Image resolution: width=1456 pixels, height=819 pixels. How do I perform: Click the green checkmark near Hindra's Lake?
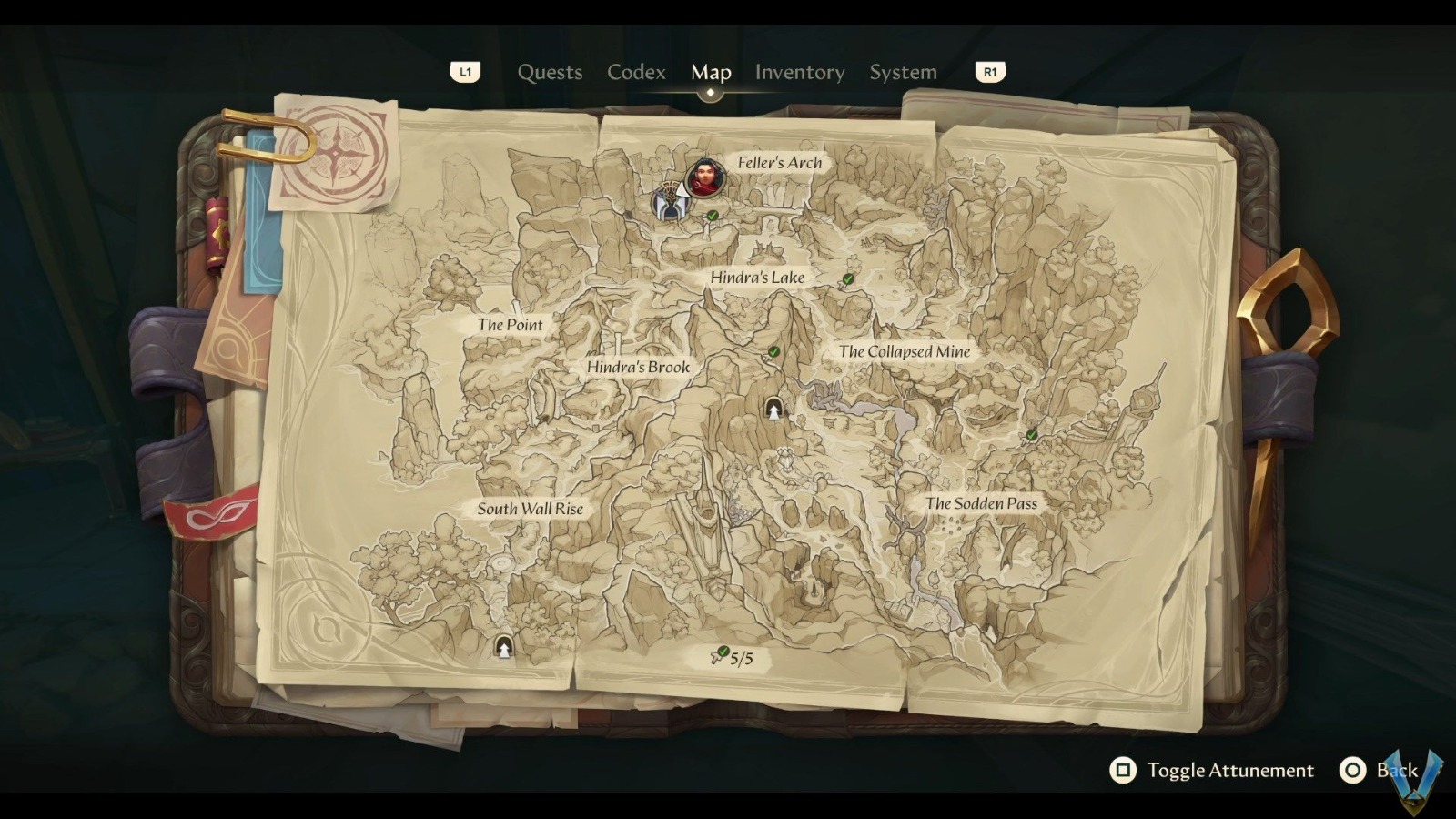tap(846, 279)
